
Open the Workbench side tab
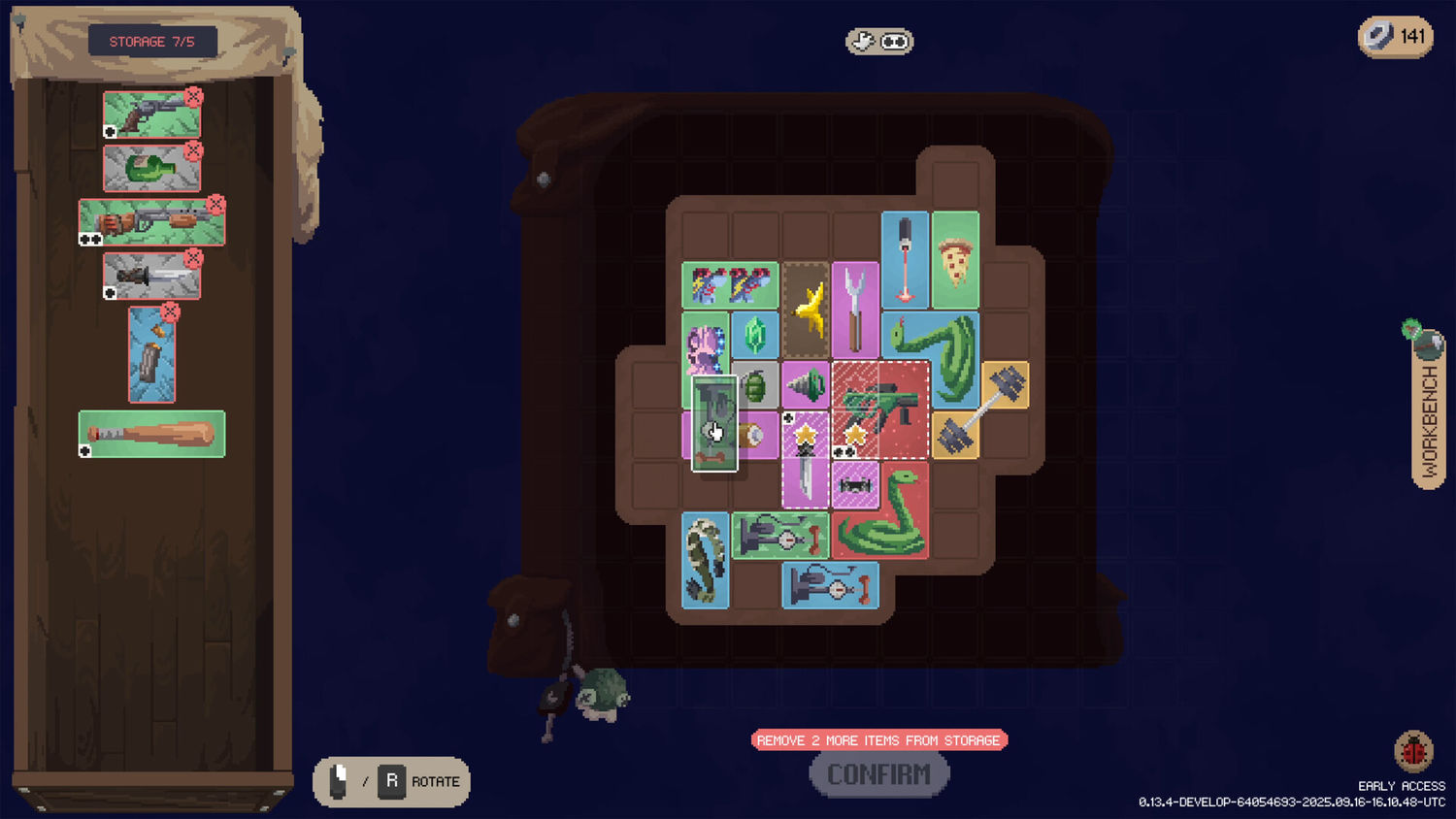[1428, 419]
